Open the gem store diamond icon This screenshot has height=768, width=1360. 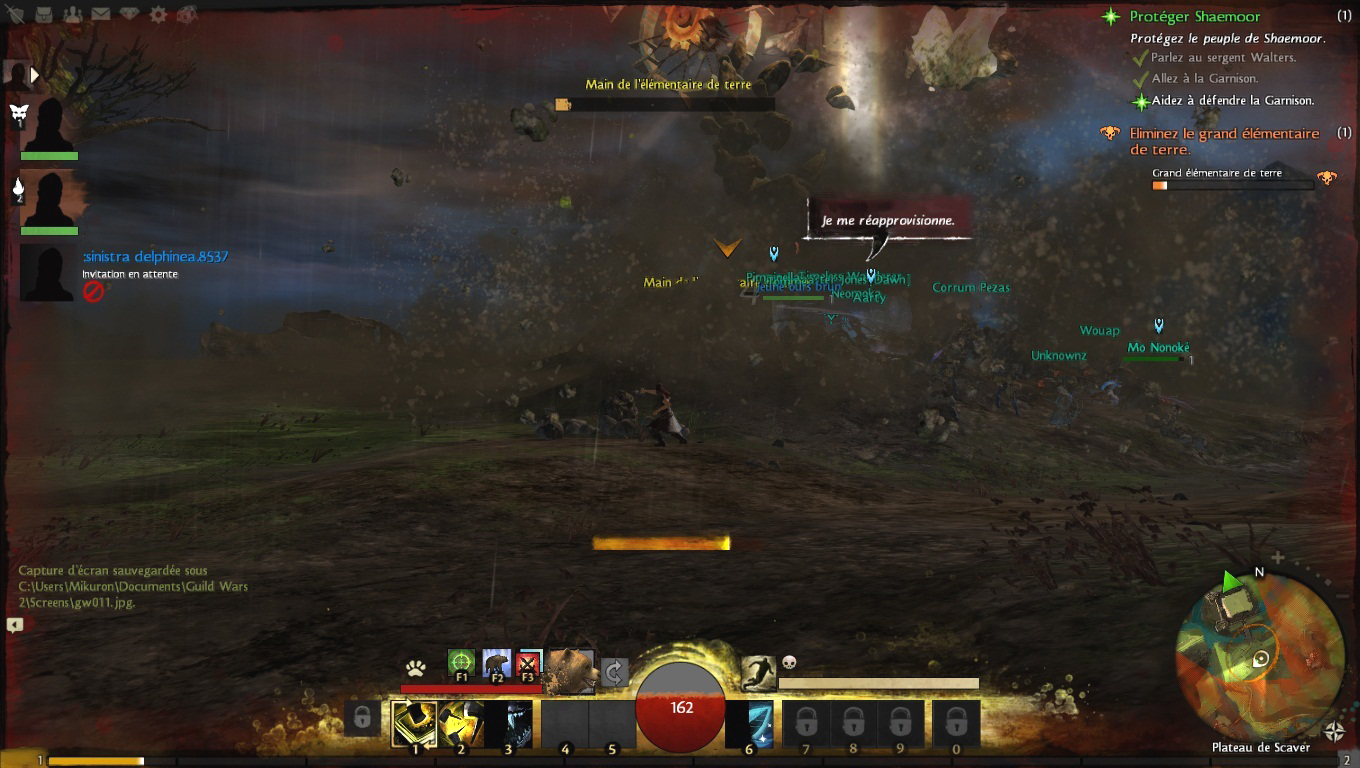(130, 14)
